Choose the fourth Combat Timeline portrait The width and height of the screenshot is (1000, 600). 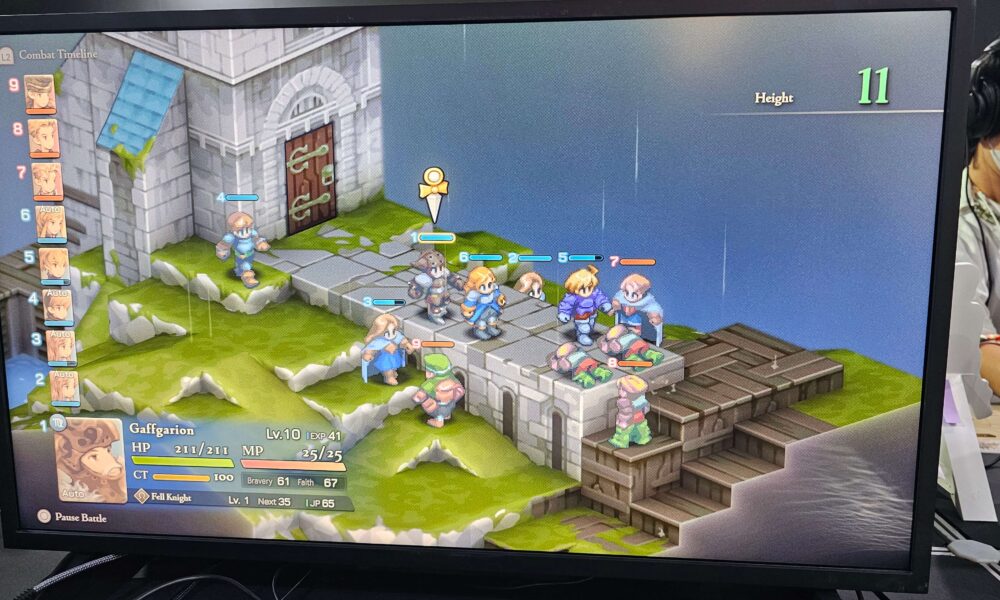click(x=57, y=306)
